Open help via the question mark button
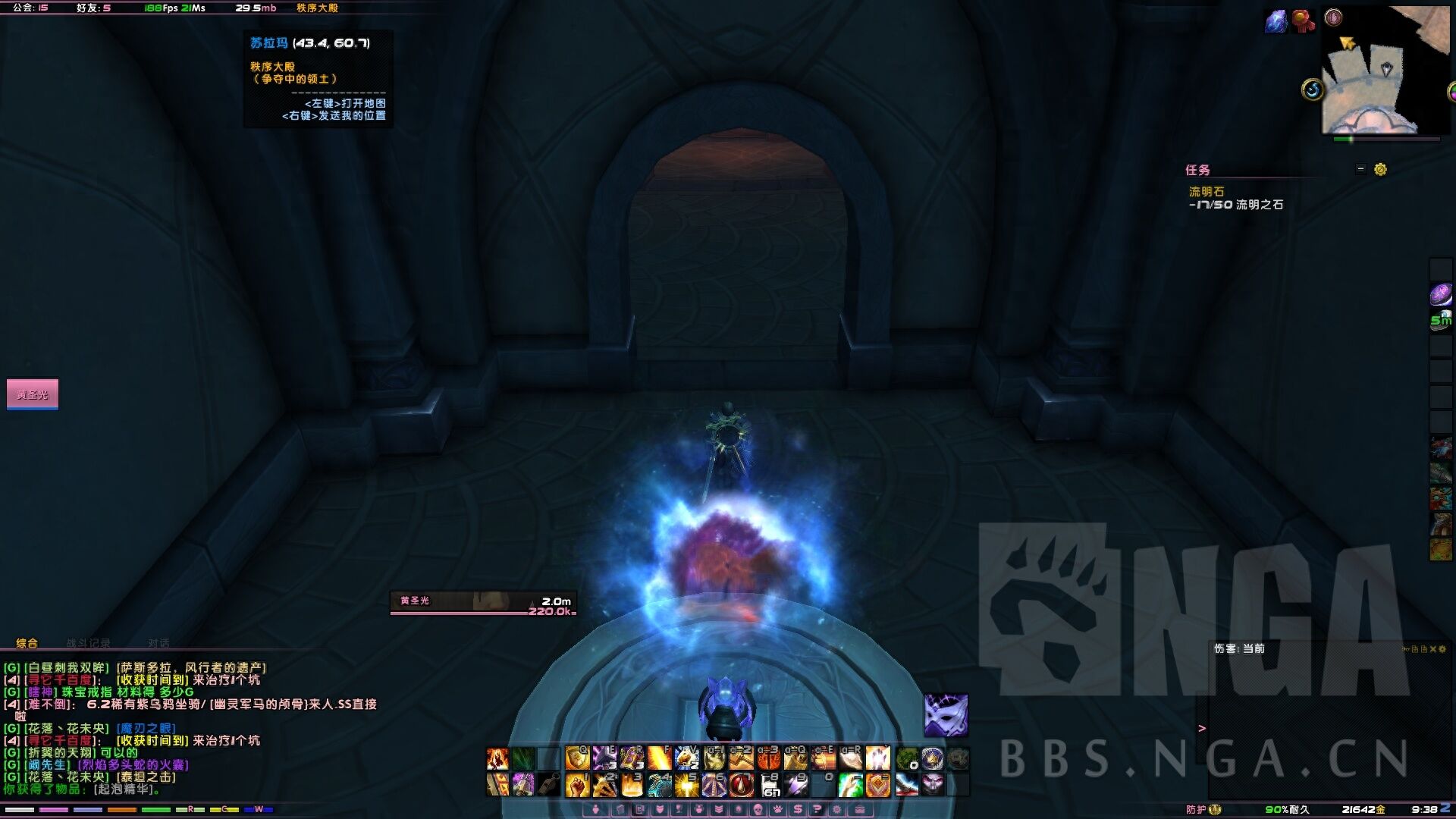This screenshot has height=819, width=1456. 817,810
